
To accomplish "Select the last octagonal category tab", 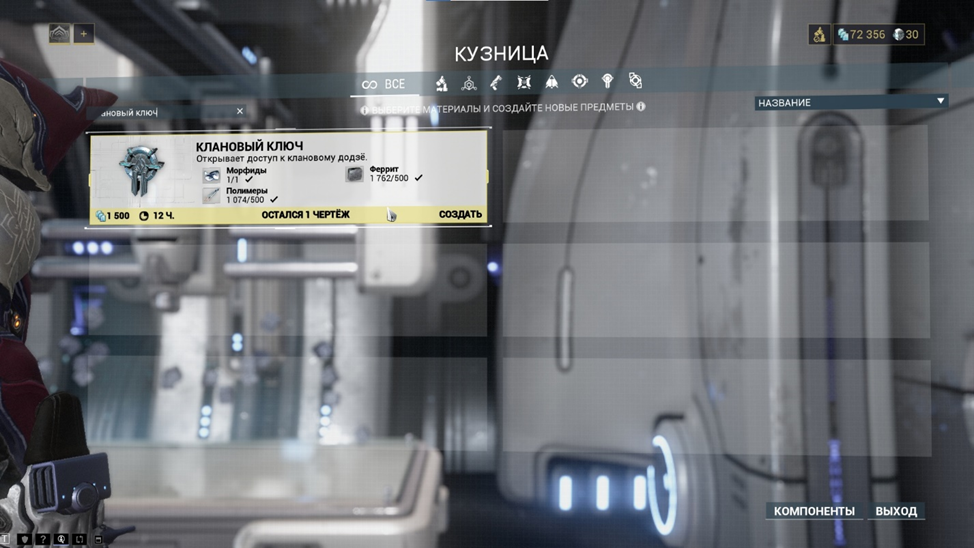I will pyautogui.click(x=635, y=82).
